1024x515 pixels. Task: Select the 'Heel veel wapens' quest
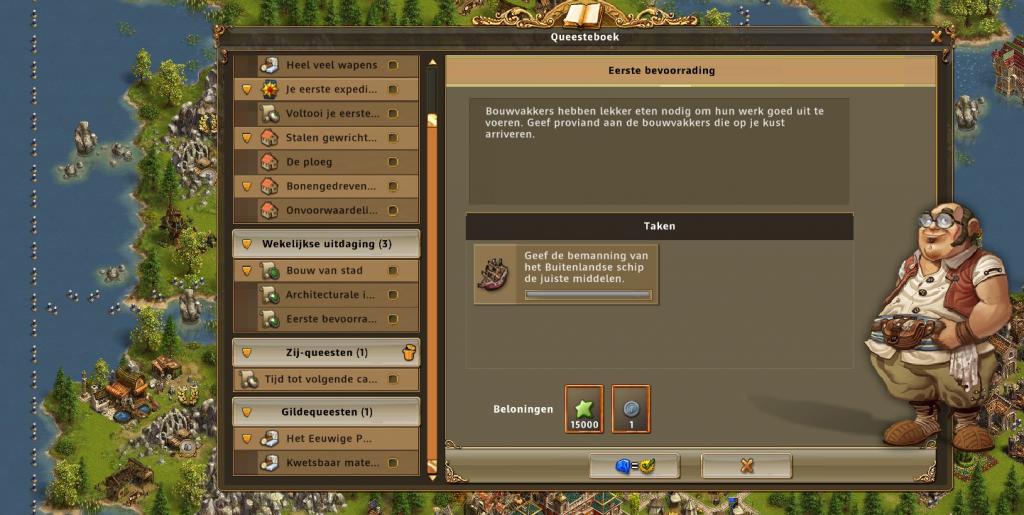click(331, 65)
